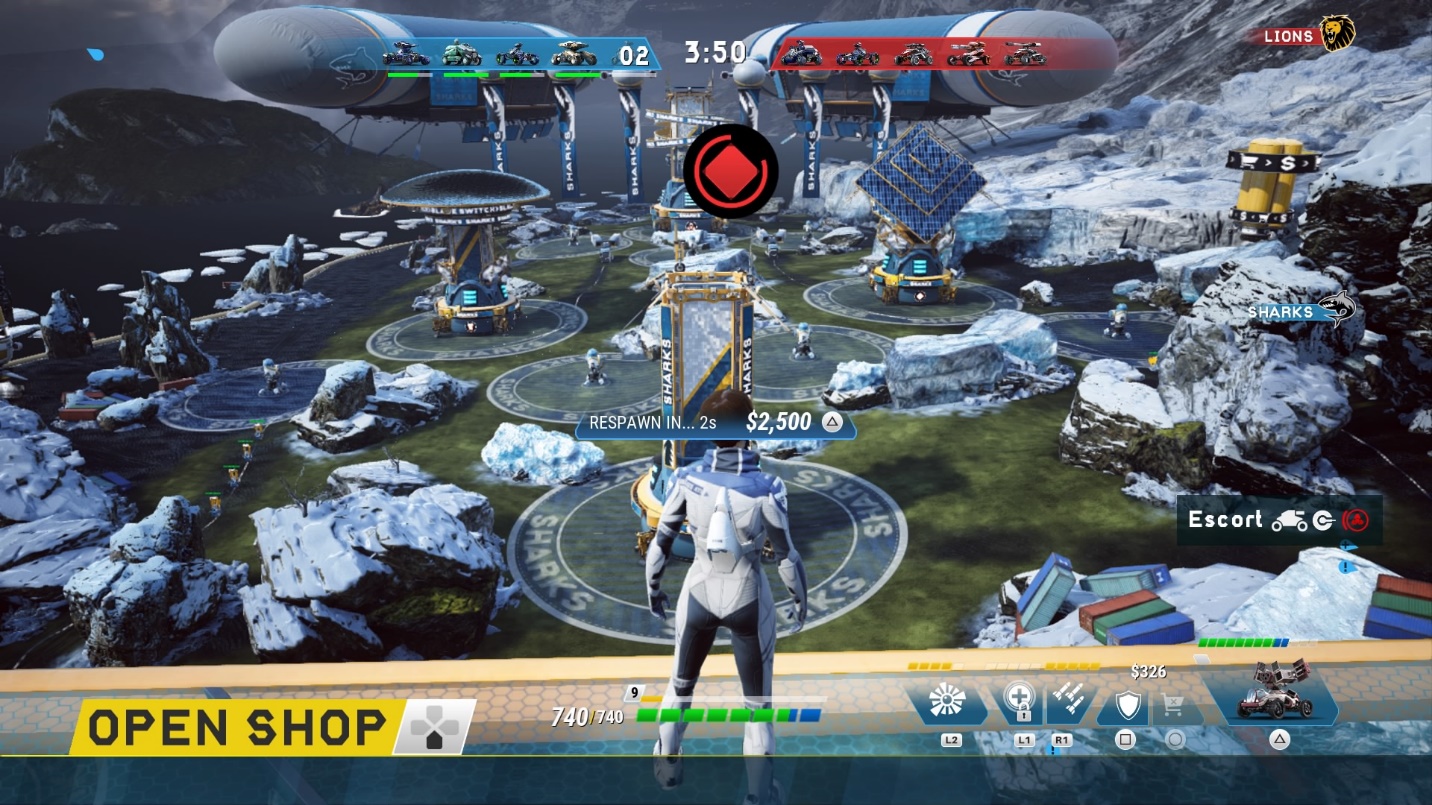
Task: Click the greyed-out shopping cart icon
Action: click(1175, 706)
